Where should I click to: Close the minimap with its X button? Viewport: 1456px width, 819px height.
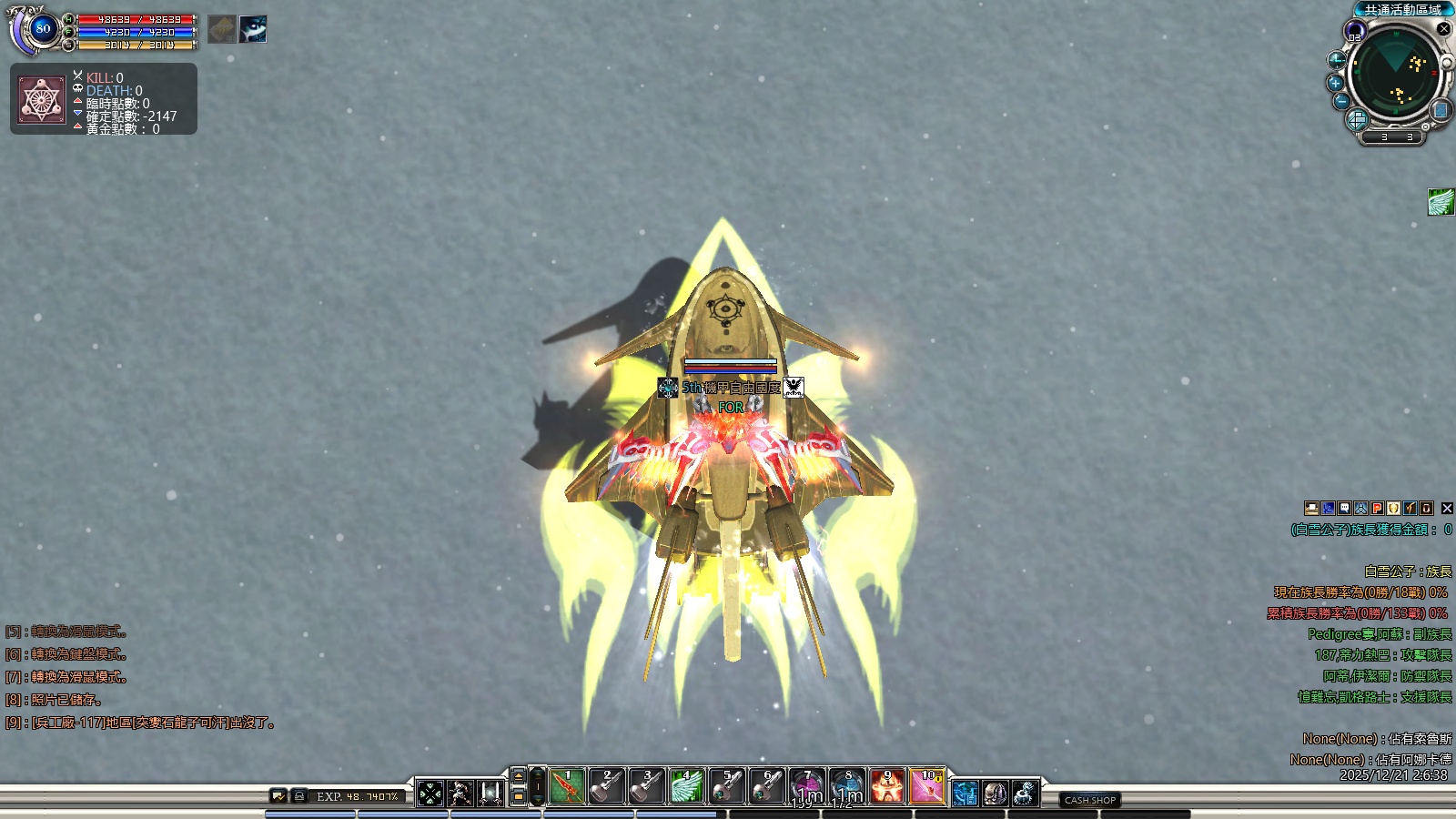pyautogui.click(x=1443, y=29)
